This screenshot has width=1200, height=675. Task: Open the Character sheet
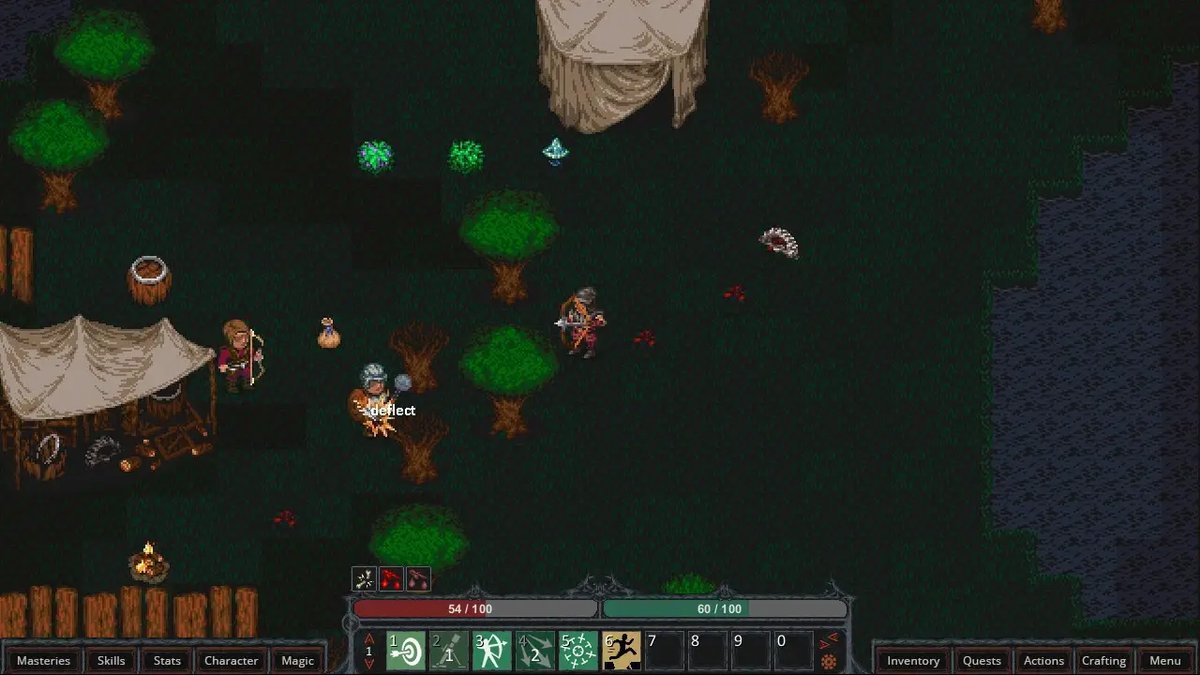point(231,660)
